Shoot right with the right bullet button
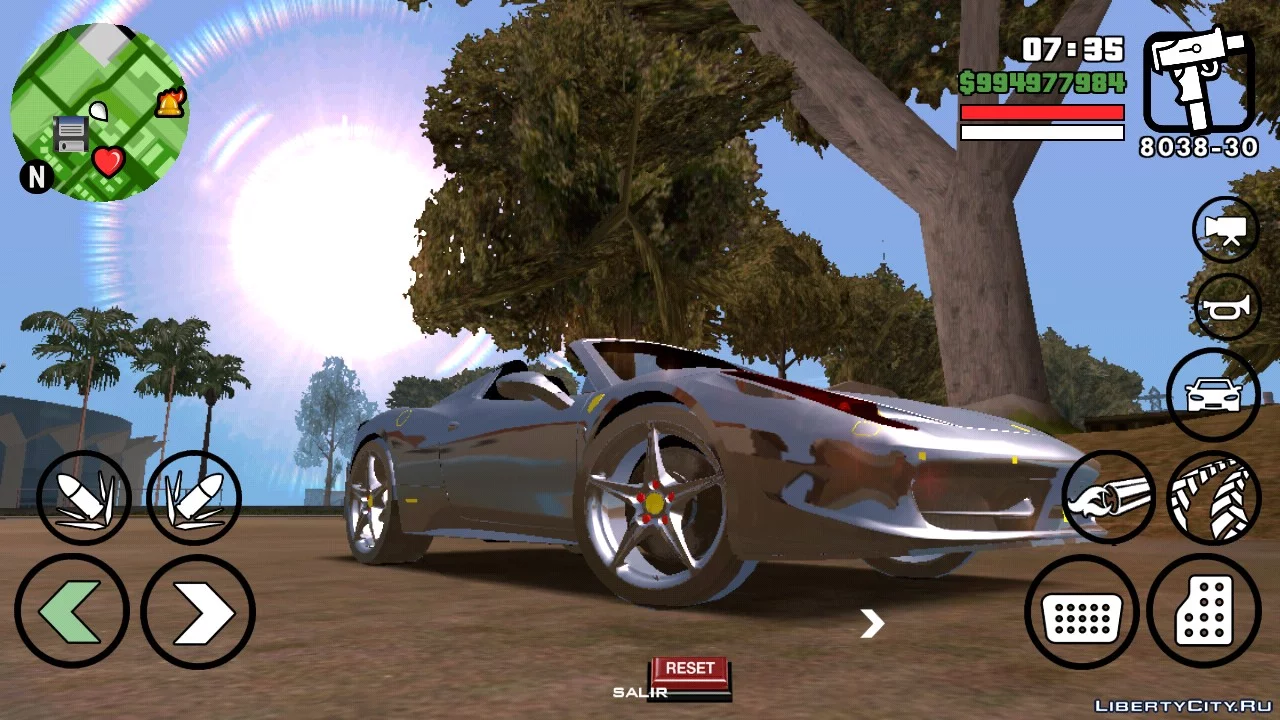 coord(194,497)
